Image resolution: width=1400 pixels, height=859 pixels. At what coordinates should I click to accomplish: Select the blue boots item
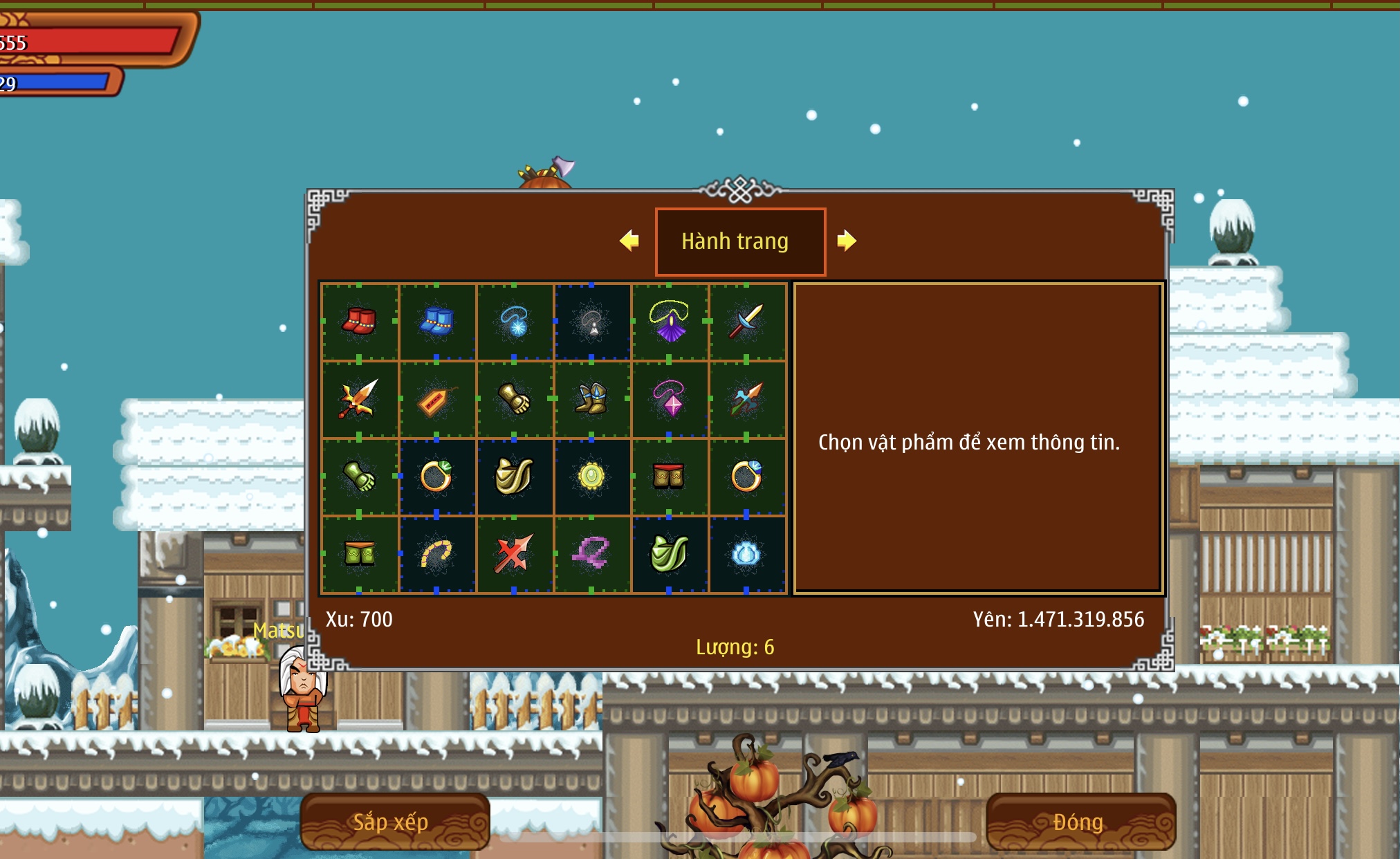pyautogui.click(x=436, y=322)
